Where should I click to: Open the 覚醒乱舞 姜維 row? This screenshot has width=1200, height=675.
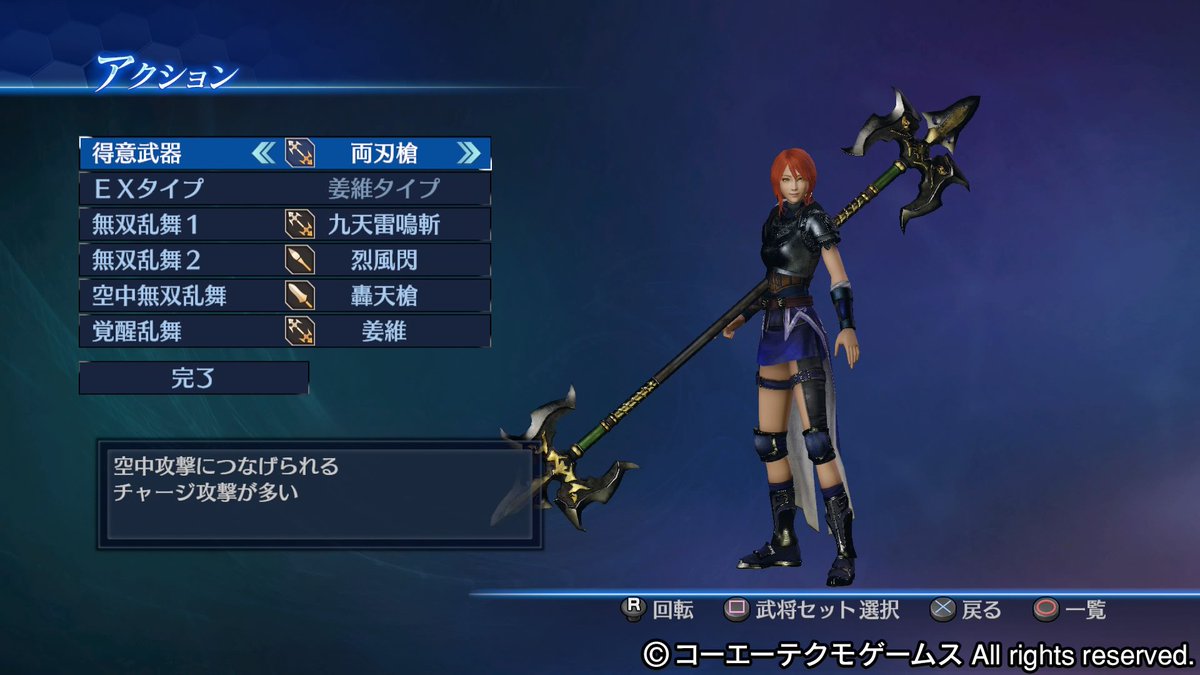click(x=285, y=331)
